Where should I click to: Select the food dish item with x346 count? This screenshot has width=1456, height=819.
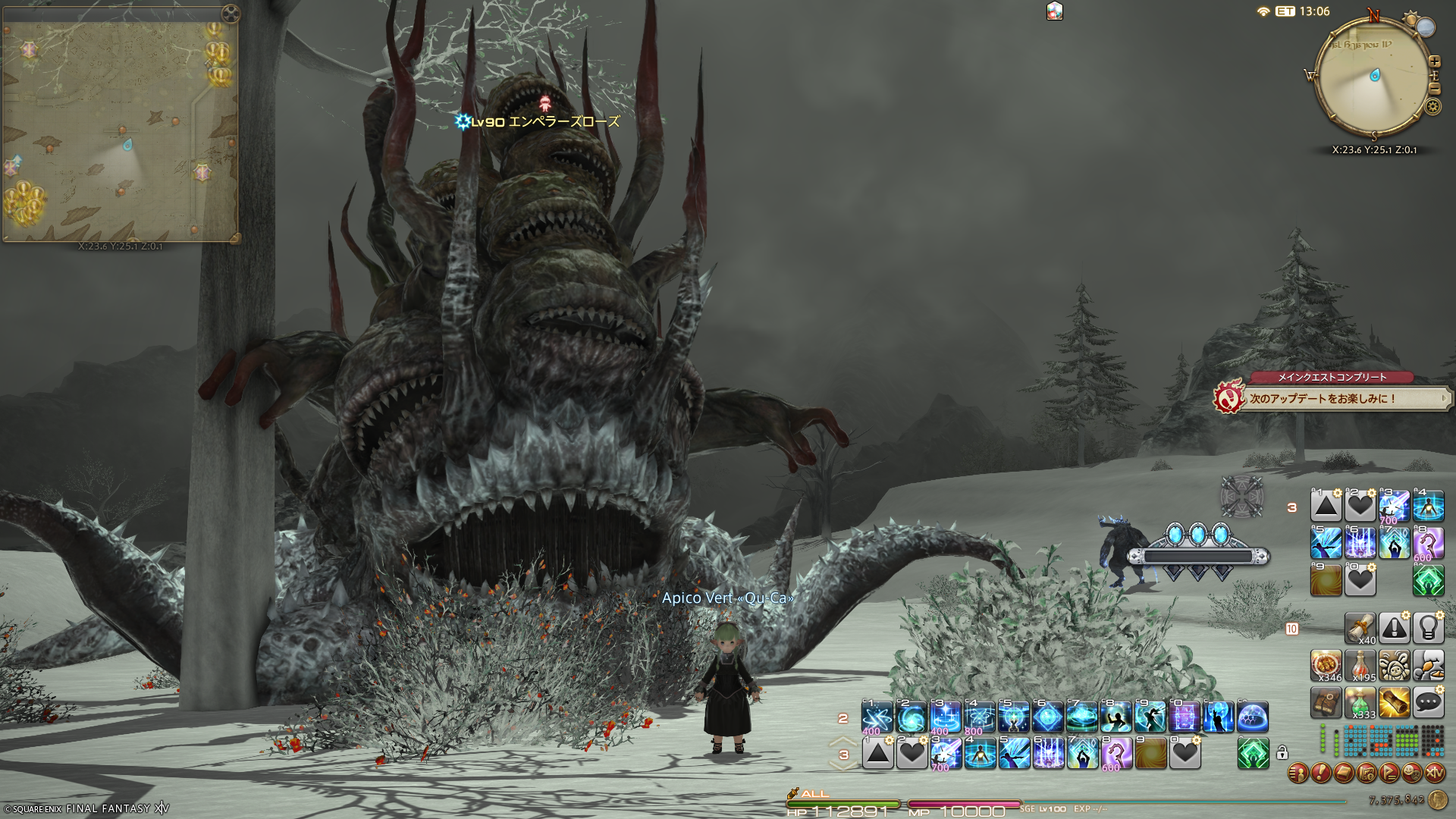1326,665
